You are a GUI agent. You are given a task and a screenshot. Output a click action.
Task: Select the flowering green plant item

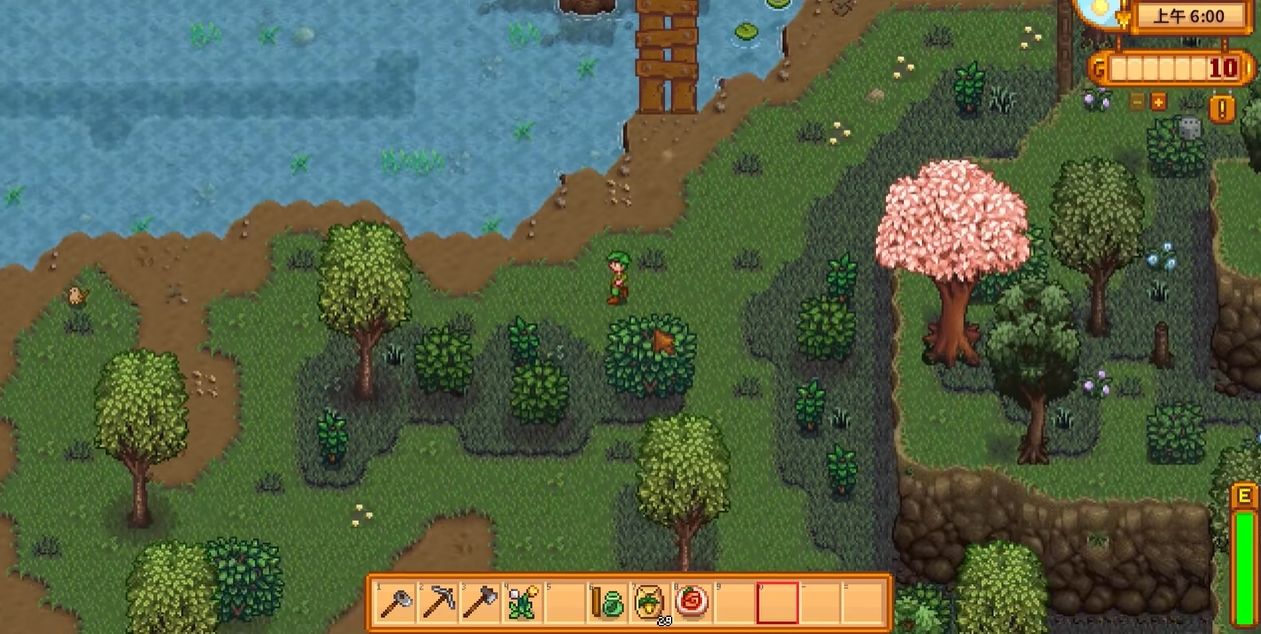[x=523, y=602]
